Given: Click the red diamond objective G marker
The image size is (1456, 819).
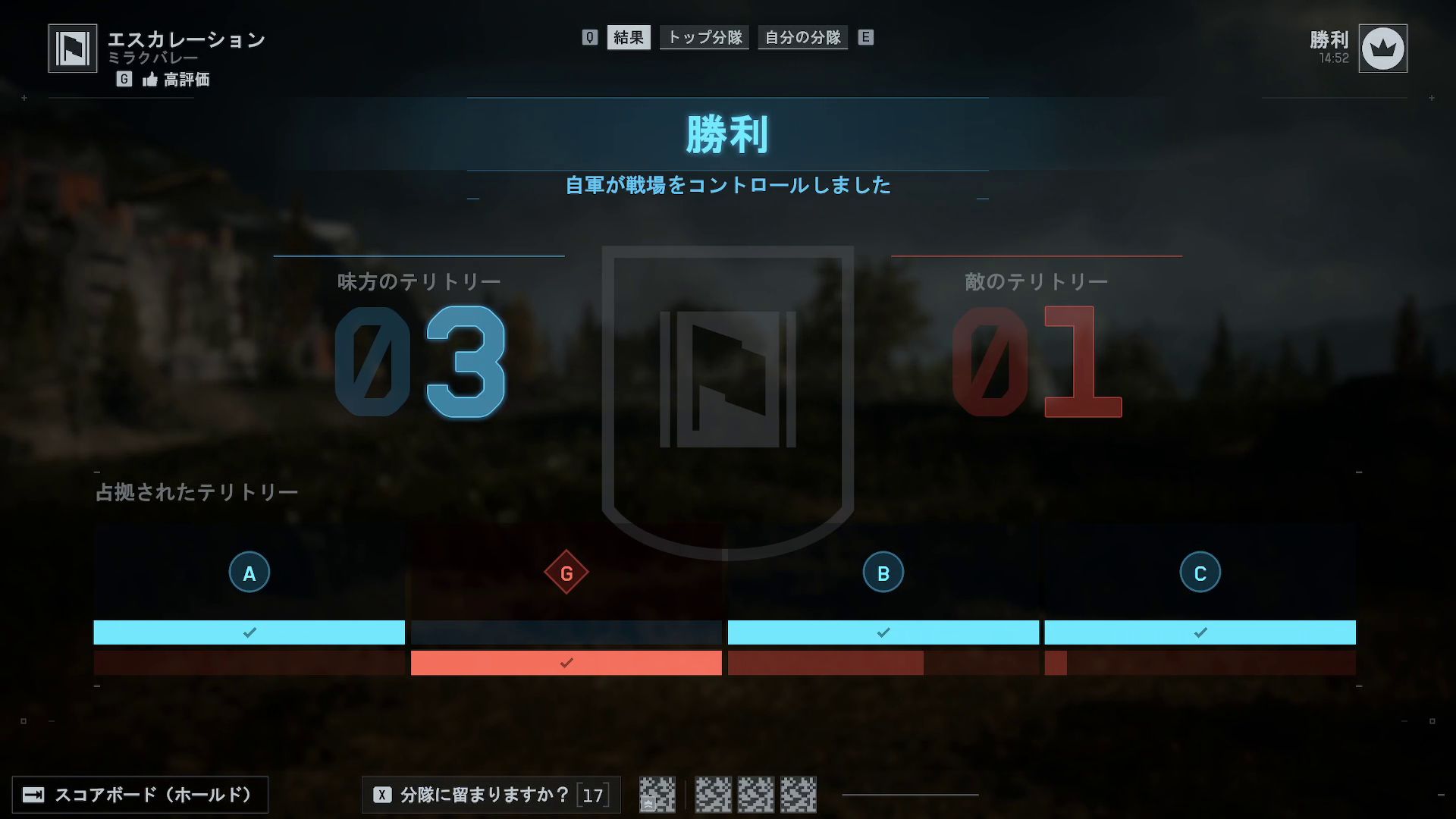Looking at the screenshot, I should [565, 573].
